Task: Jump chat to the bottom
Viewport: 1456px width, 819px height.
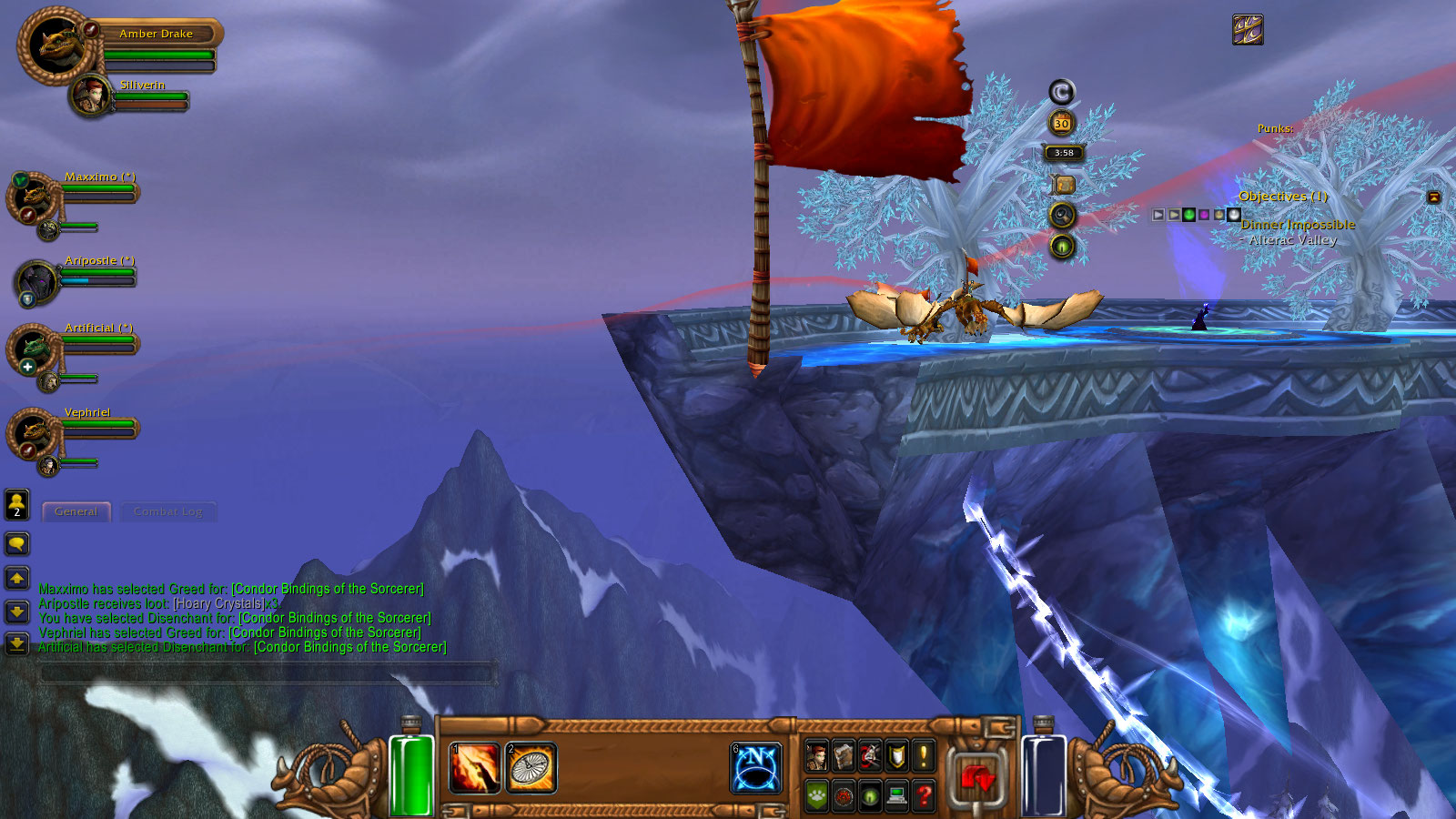Action: 17,643
